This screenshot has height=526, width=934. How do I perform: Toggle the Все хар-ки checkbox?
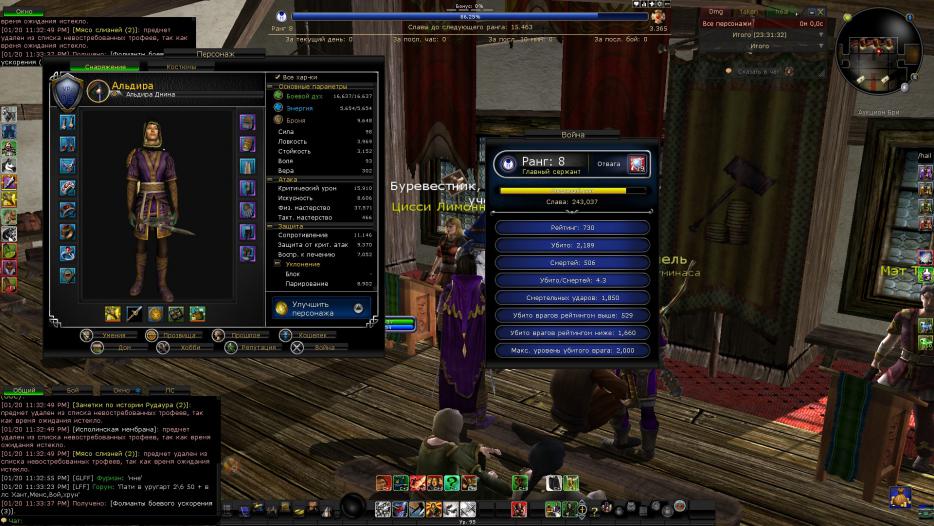[278, 76]
